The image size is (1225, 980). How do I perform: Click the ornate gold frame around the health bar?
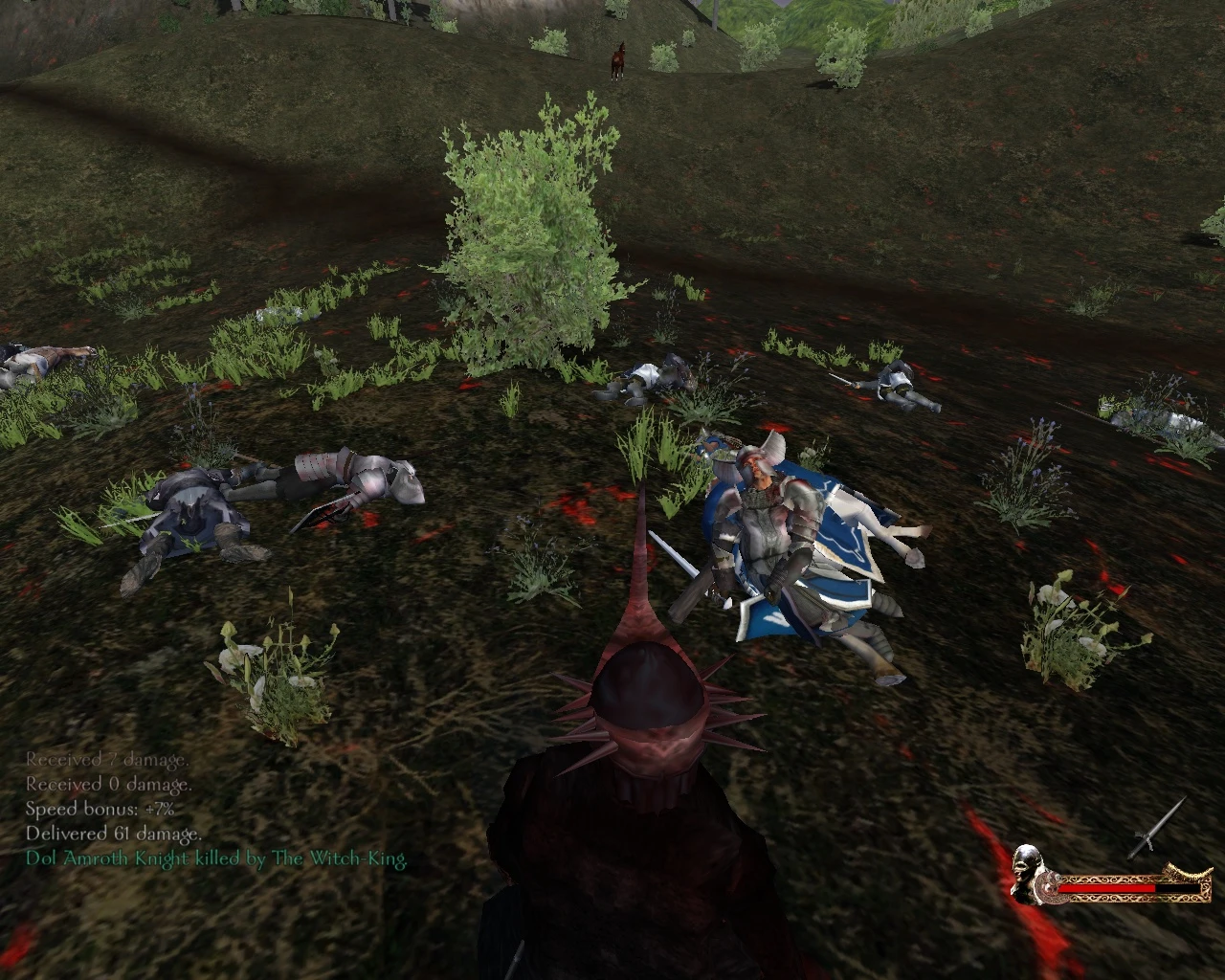click(x=1101, y=898)
